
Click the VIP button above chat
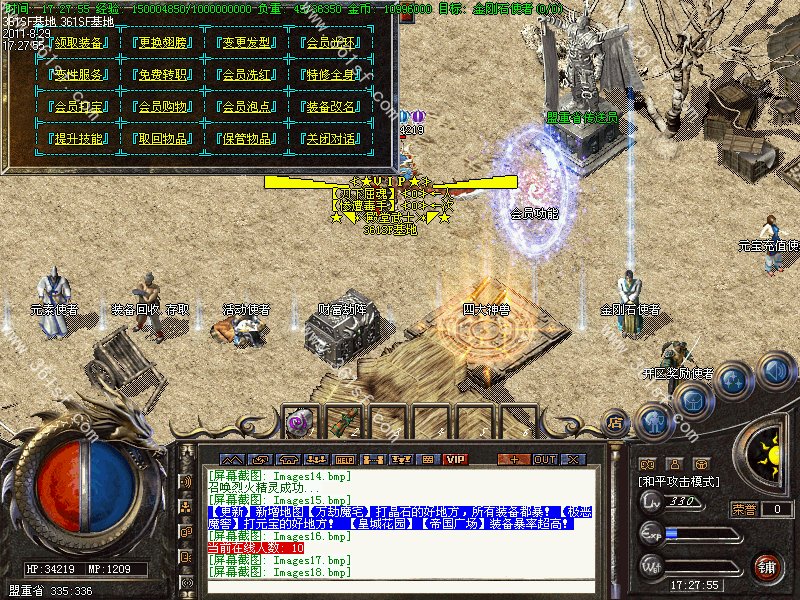456,459
